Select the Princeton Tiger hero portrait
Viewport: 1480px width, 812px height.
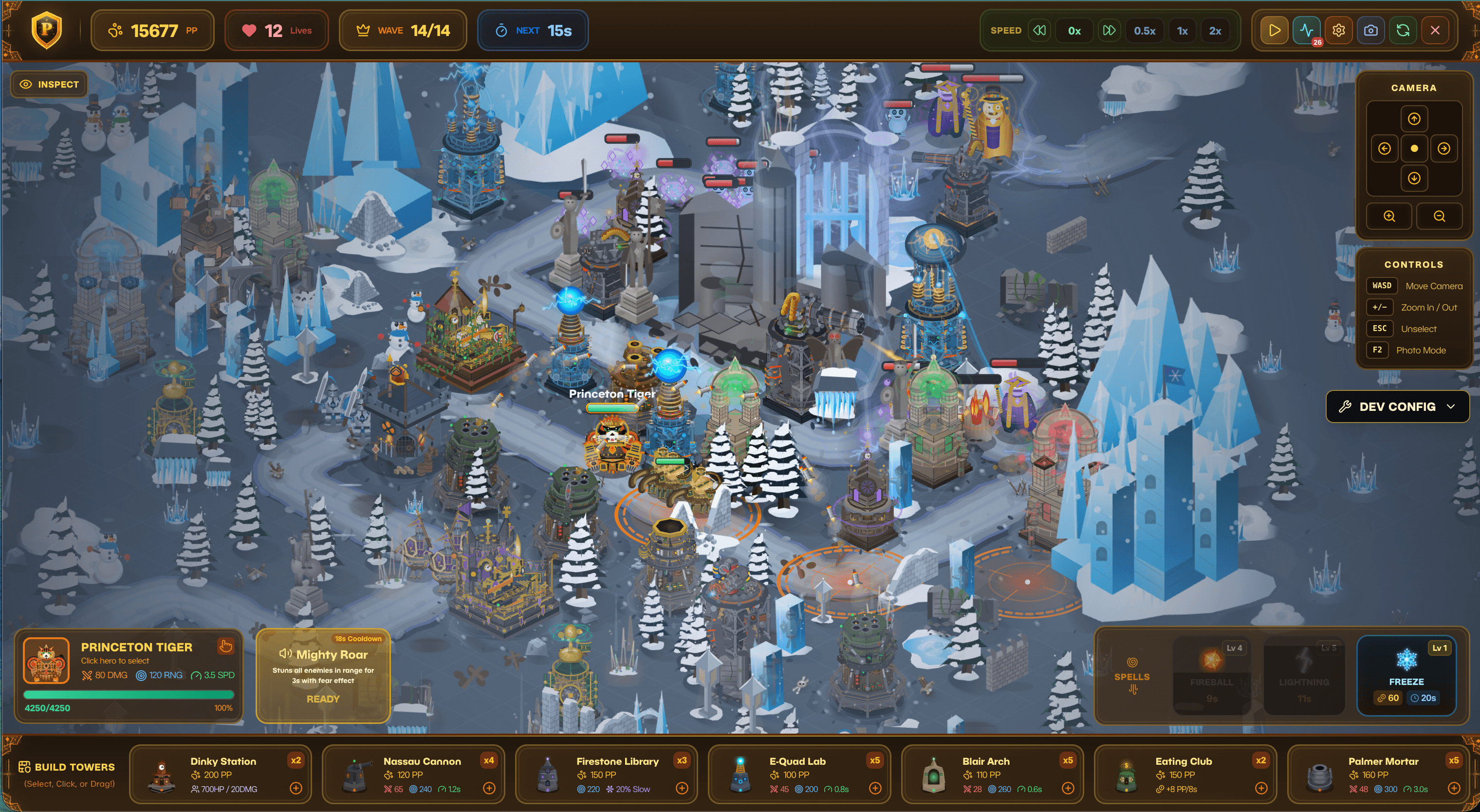[x=47, y=660]
